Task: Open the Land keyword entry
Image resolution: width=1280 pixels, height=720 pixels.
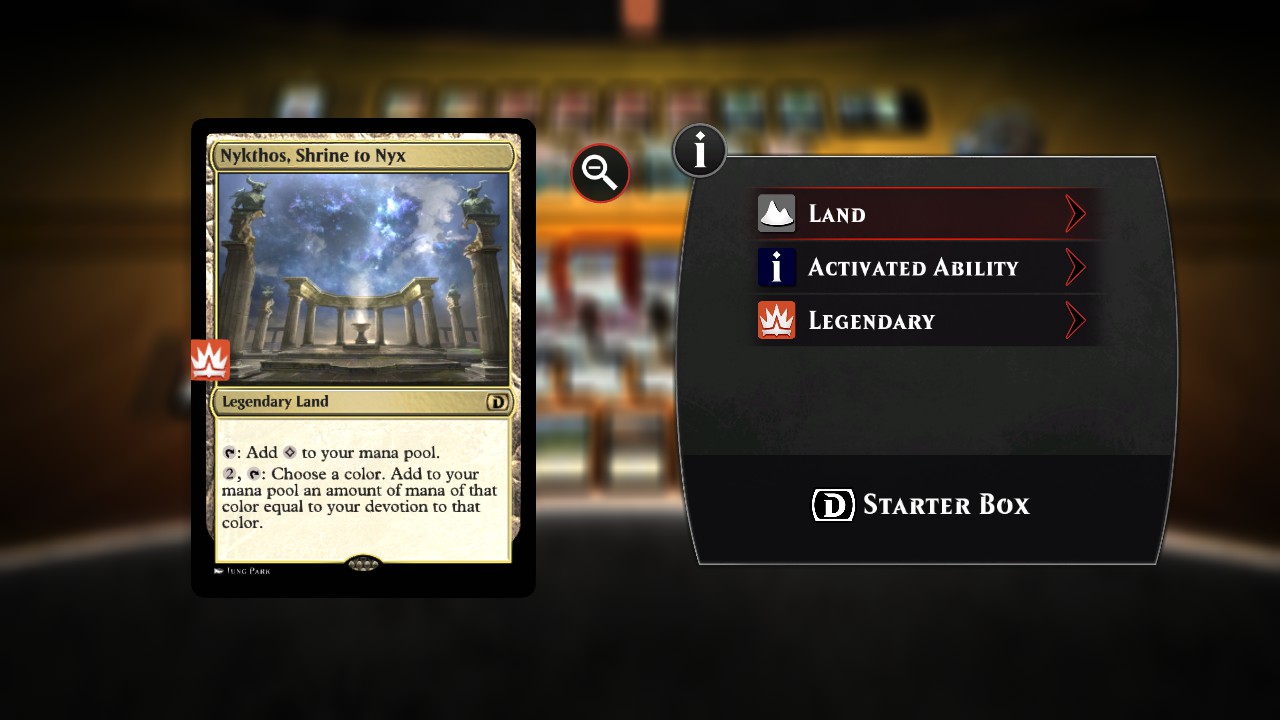Action: click(928, 214)
